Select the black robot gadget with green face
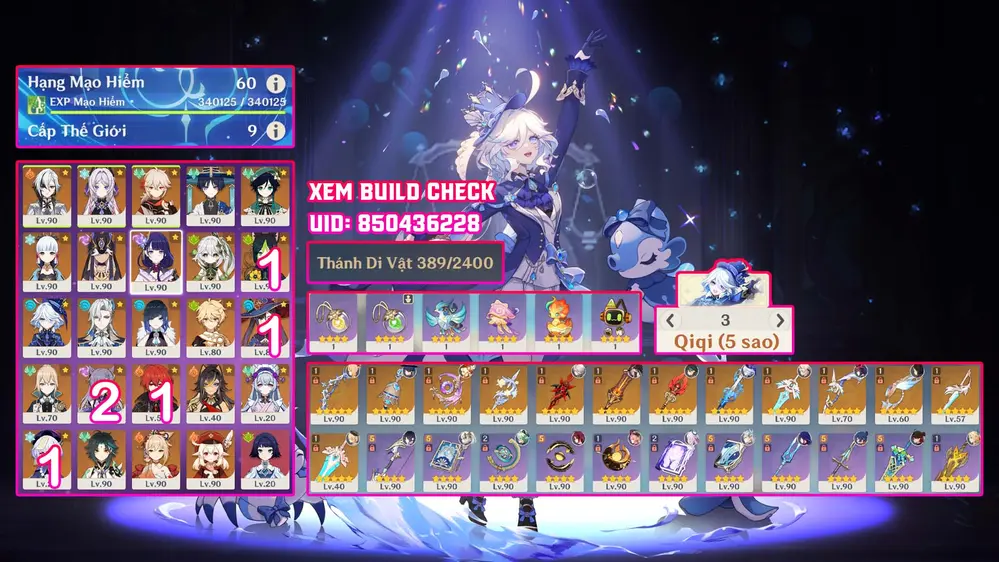The image size is (999, 562). pos(614,319)
